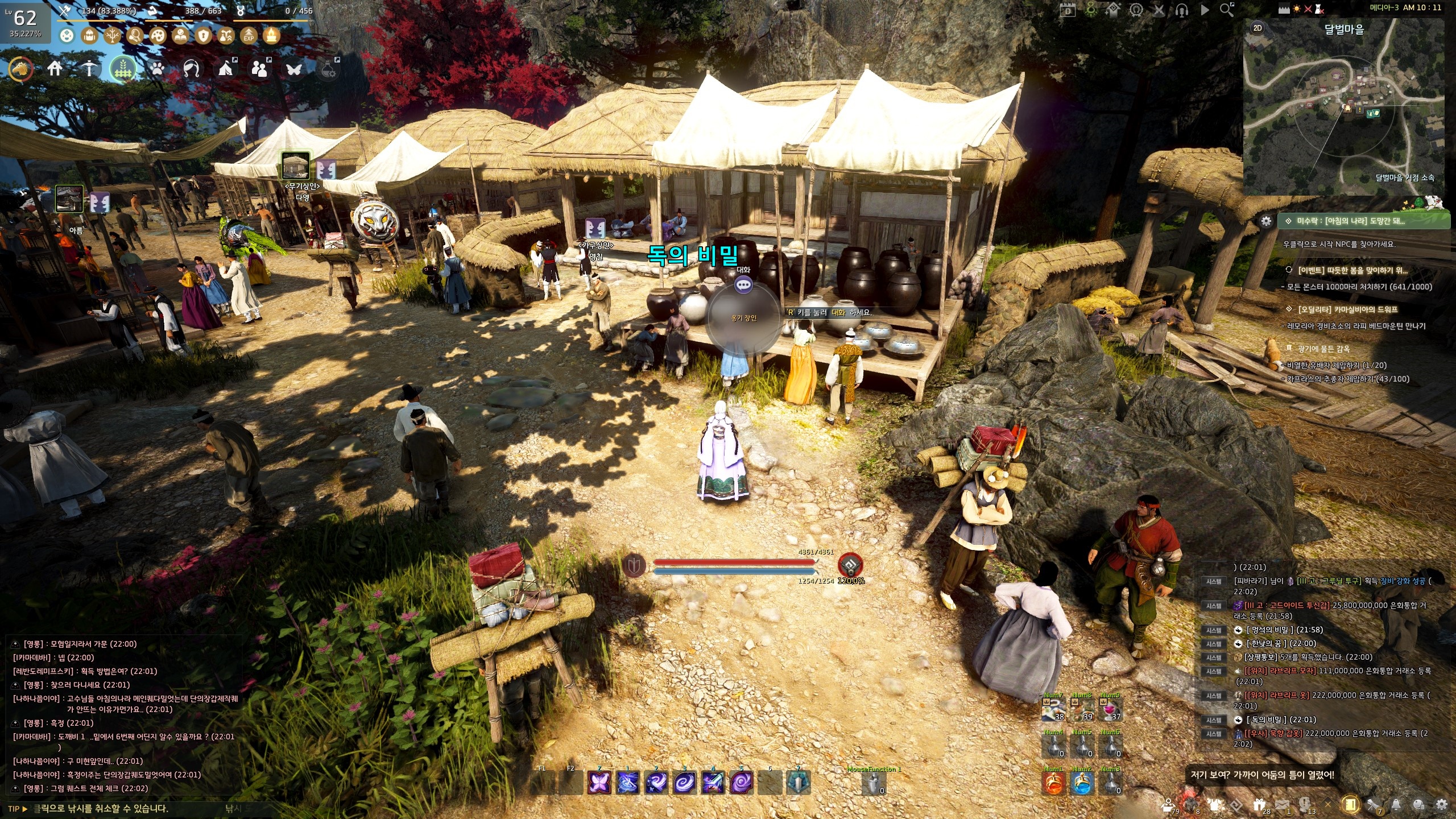This screenshot has height=819, width=1456.
Task: Open the quest tracker gear settings
Action: (x=1266, y=221)
